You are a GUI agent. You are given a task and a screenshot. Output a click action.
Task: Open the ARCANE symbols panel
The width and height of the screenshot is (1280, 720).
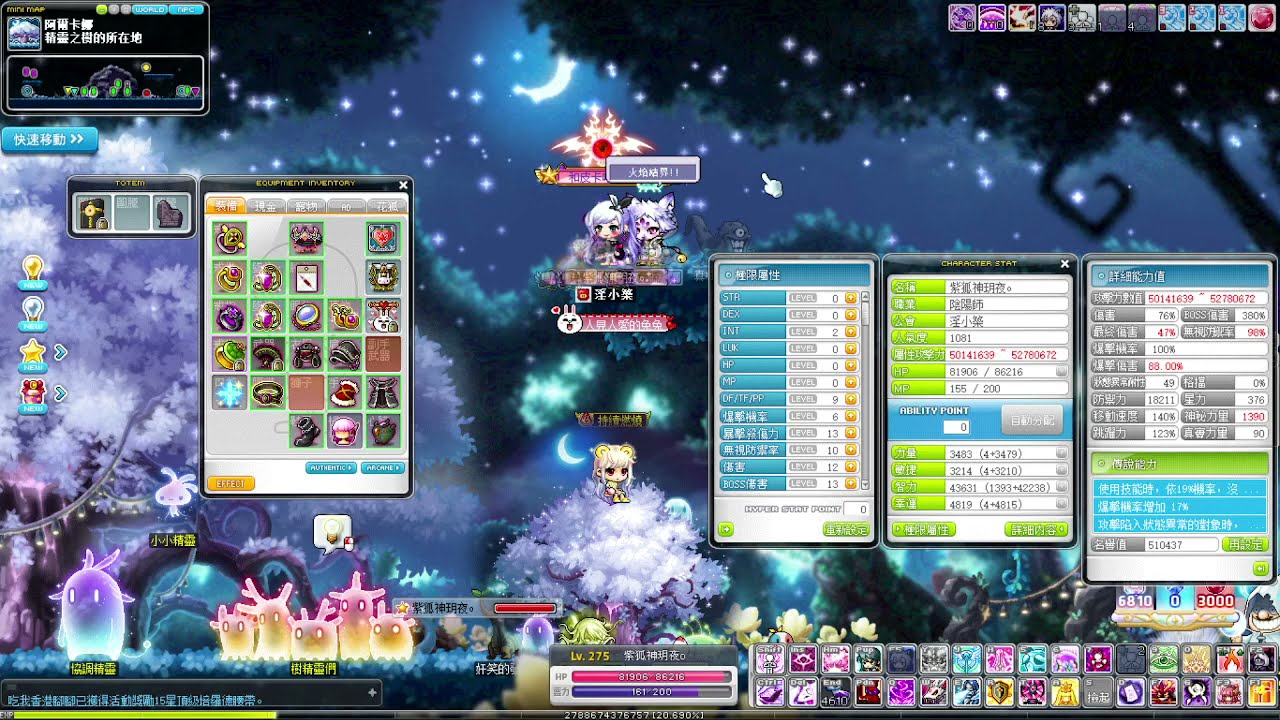tap(383, 468)
